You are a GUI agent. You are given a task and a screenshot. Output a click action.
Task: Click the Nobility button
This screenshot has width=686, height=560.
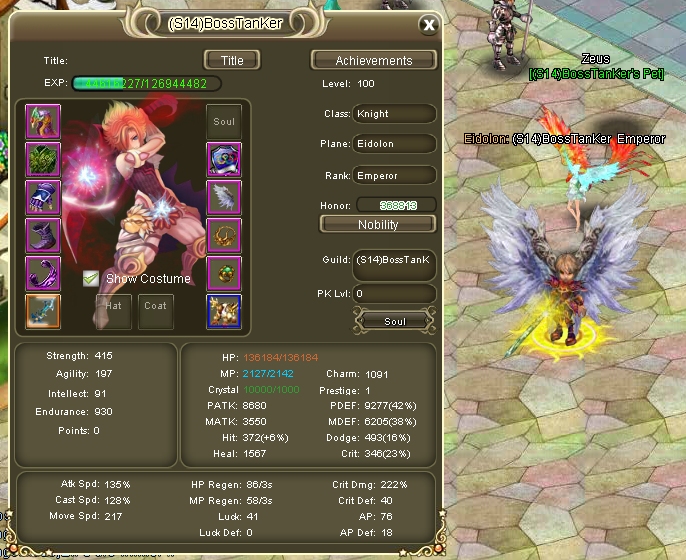[x=377, y=224]
